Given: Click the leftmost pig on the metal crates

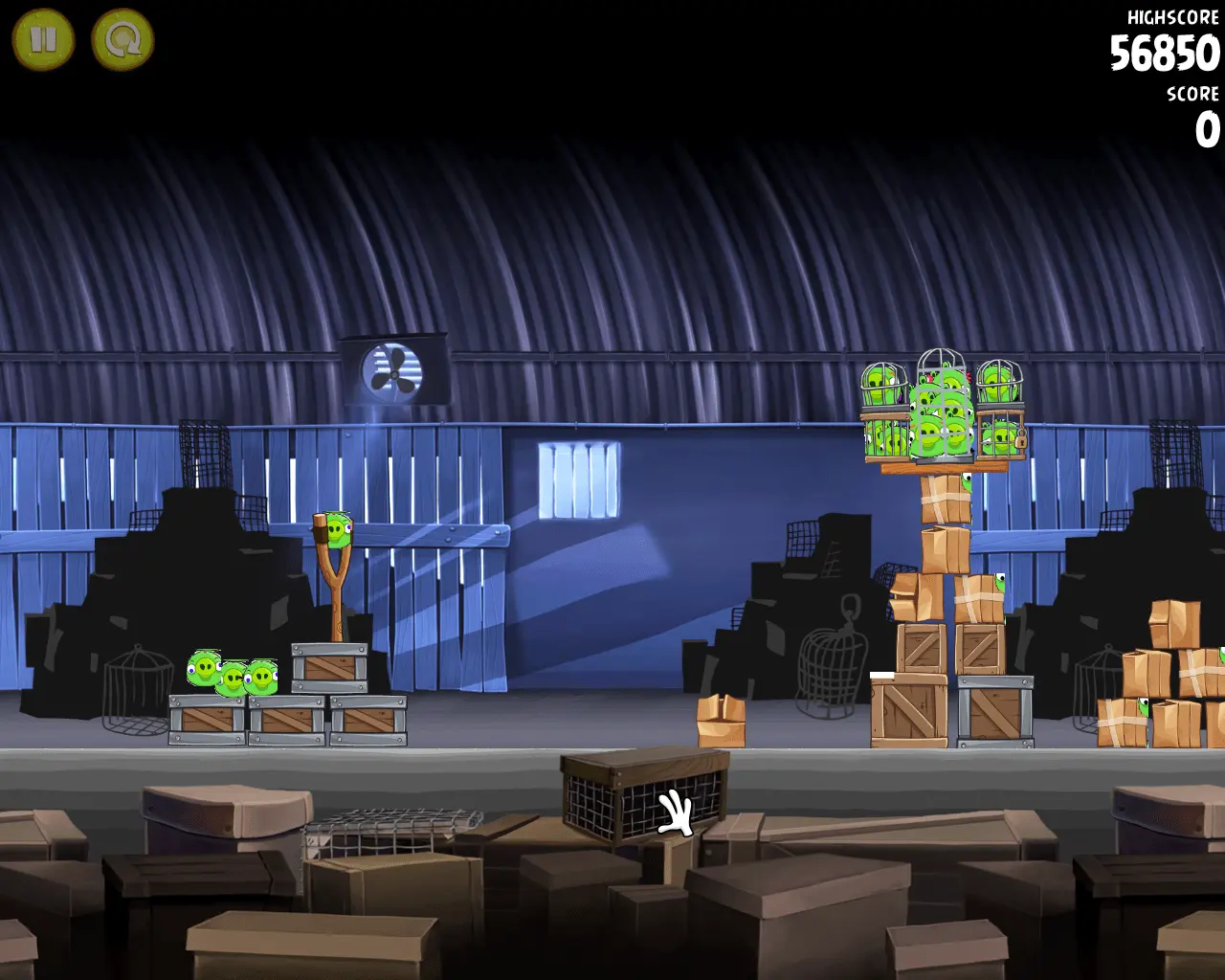Looking at the screenshot, I should pos(203,665).
